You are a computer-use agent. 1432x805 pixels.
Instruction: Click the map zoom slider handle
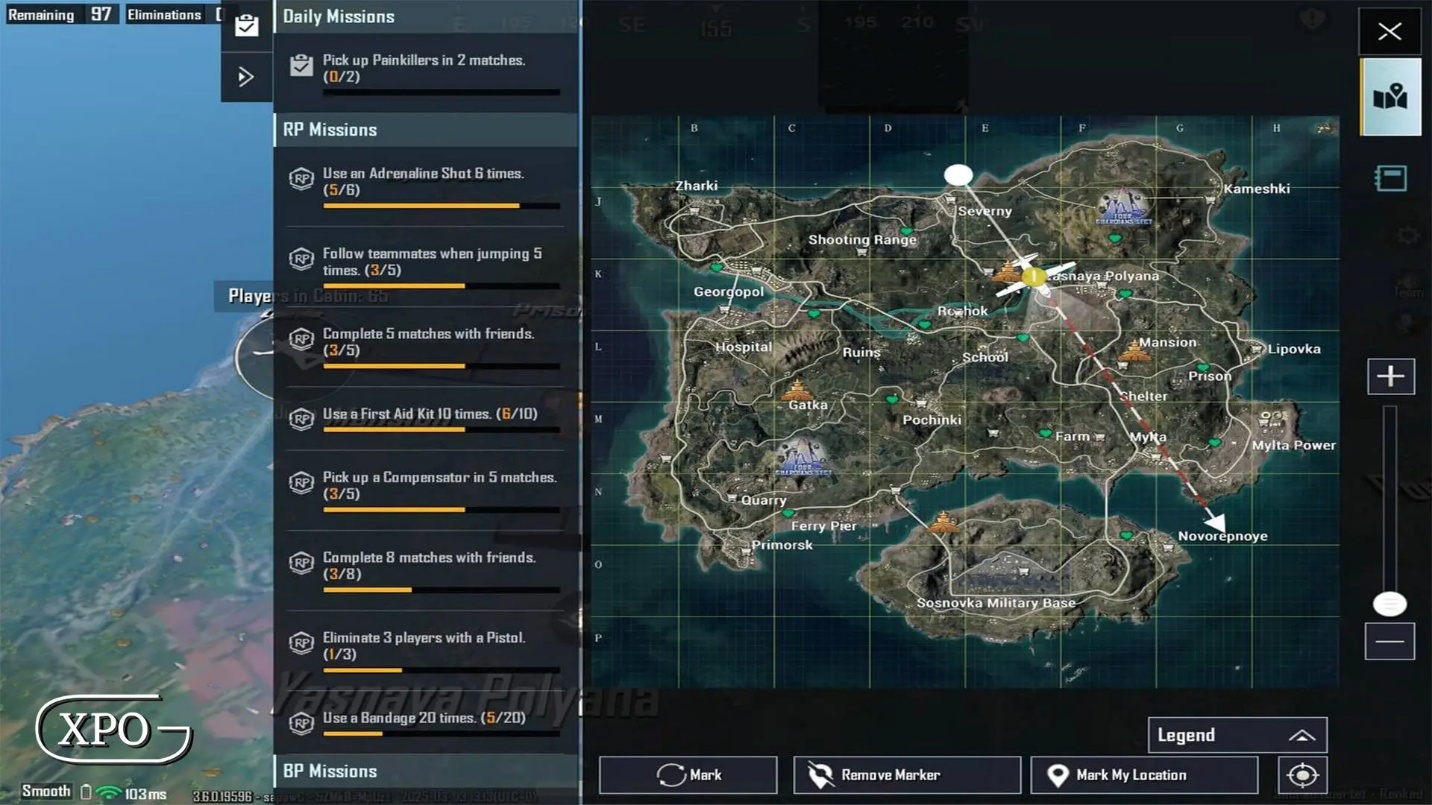(x=1389, y=603)
